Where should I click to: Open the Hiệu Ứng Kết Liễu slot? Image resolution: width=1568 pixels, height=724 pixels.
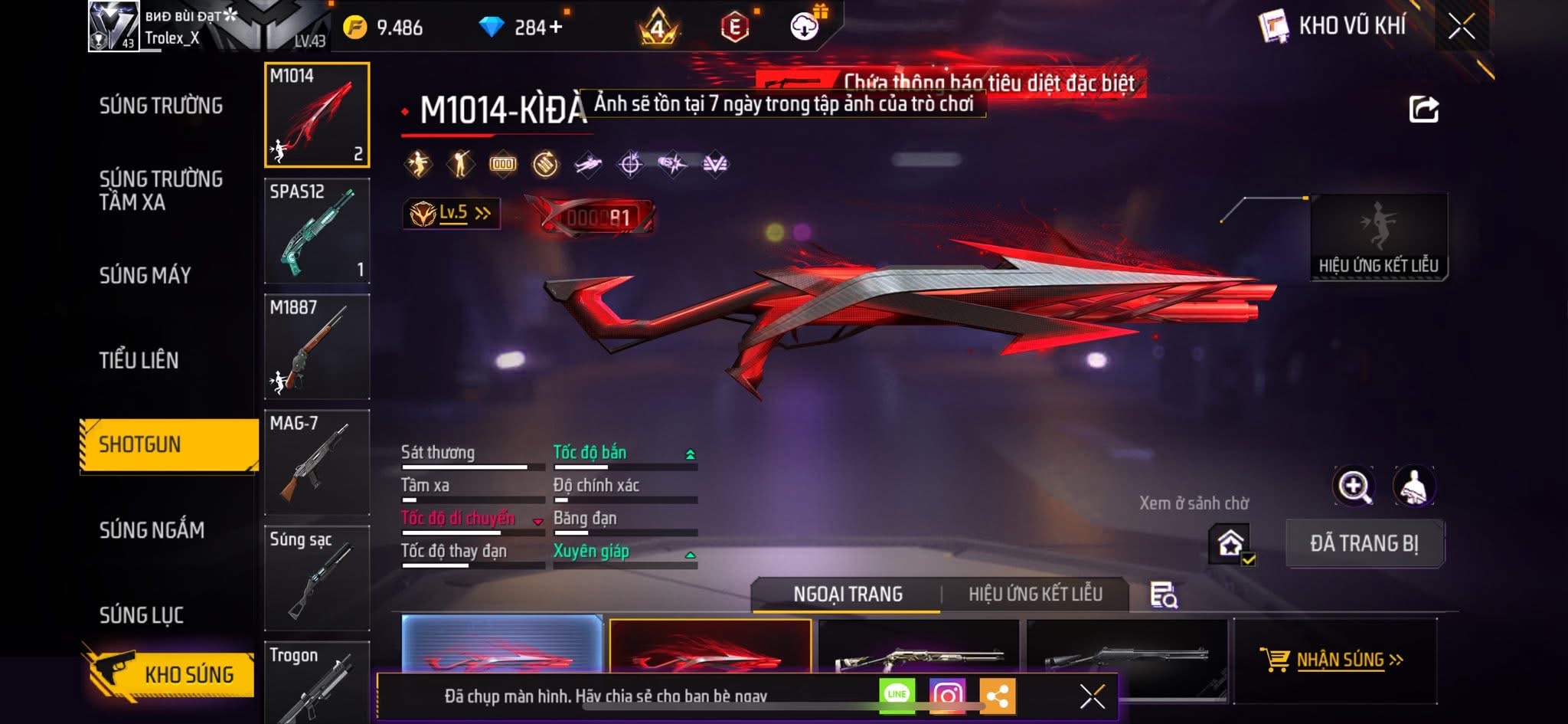tap(1378, 237)
